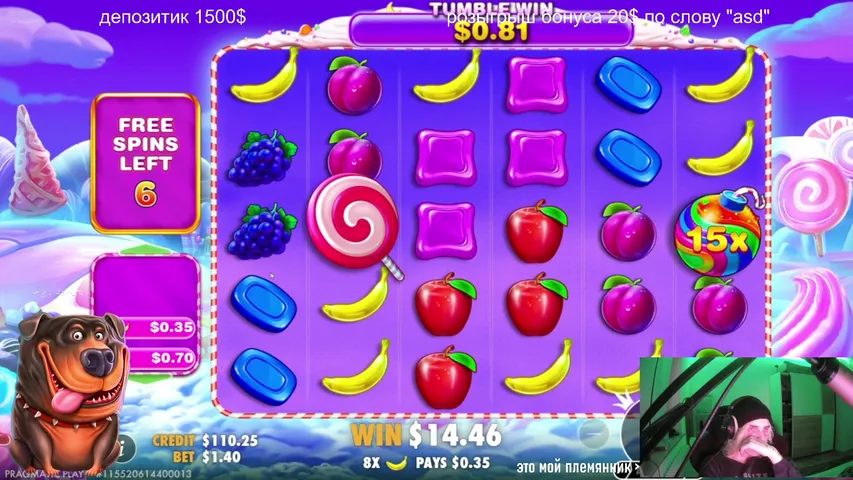Click the partially hidden round spin button
The width and height of the screenshot is (853, 480).
click(x=630, y=432)
